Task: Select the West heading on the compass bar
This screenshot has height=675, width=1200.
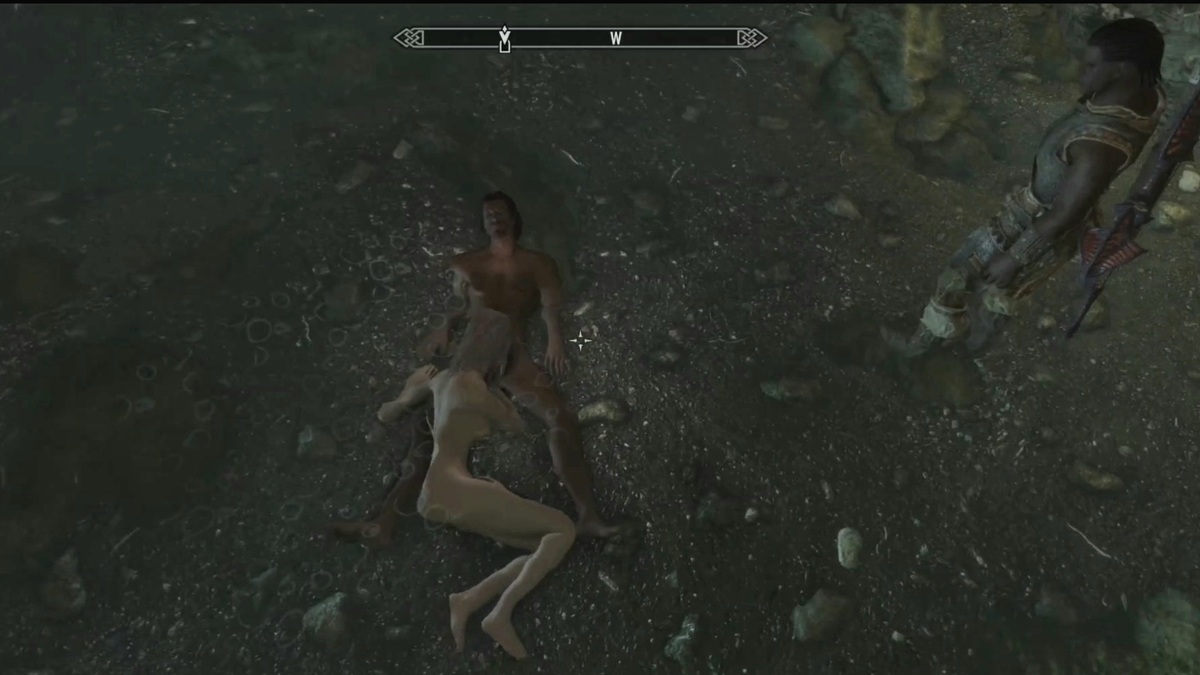Action: [x=616, y=38]
